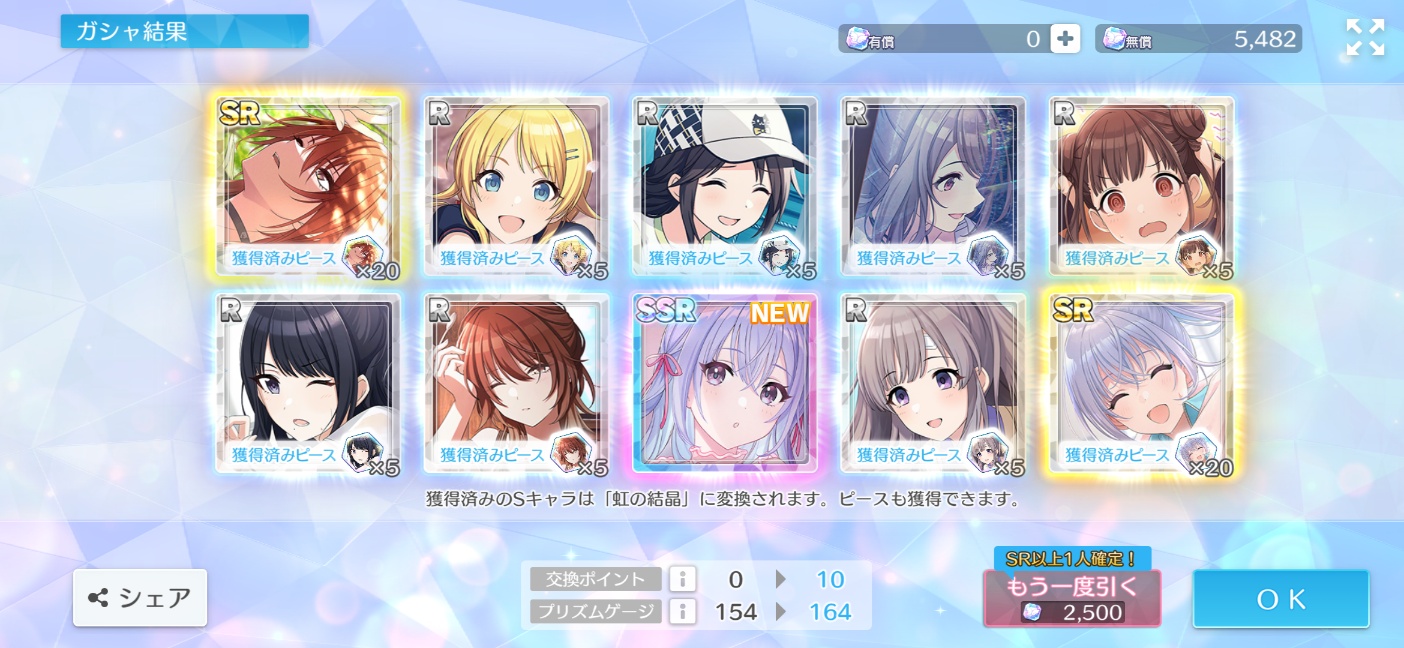
Task: Select the SR smiling silver-haired girl card
Action: 1141,382
